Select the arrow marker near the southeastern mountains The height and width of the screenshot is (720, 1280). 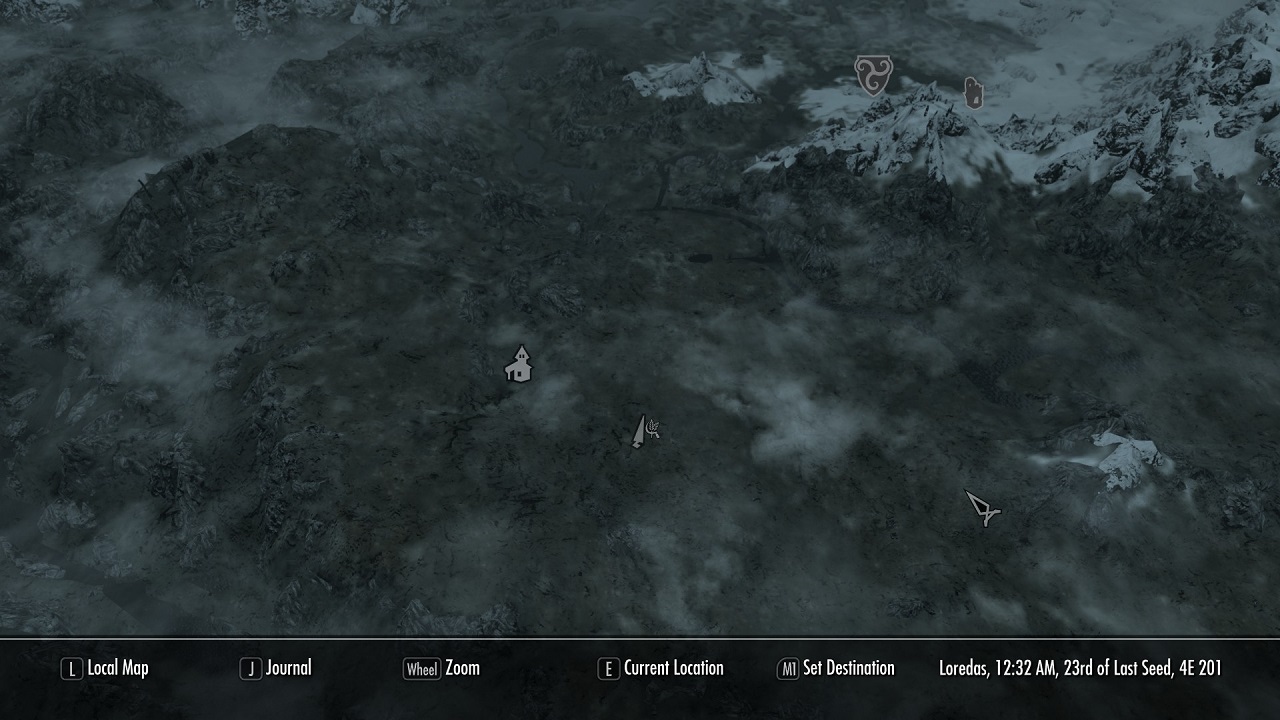tap(982, 505)
